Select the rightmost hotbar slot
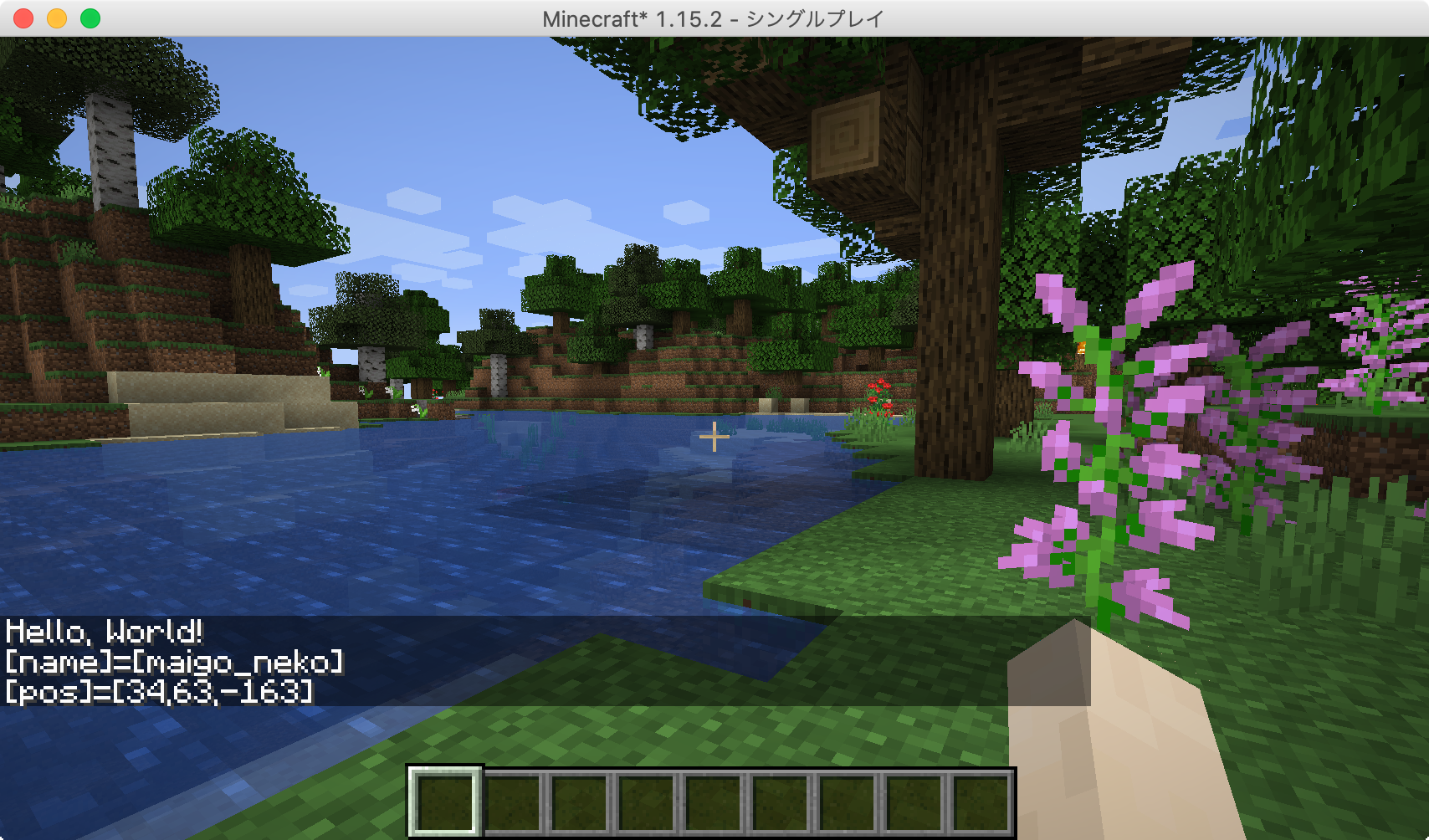The width and height of the screenshot is (1429, 840). pyautogui.click(x=980, y=802)
